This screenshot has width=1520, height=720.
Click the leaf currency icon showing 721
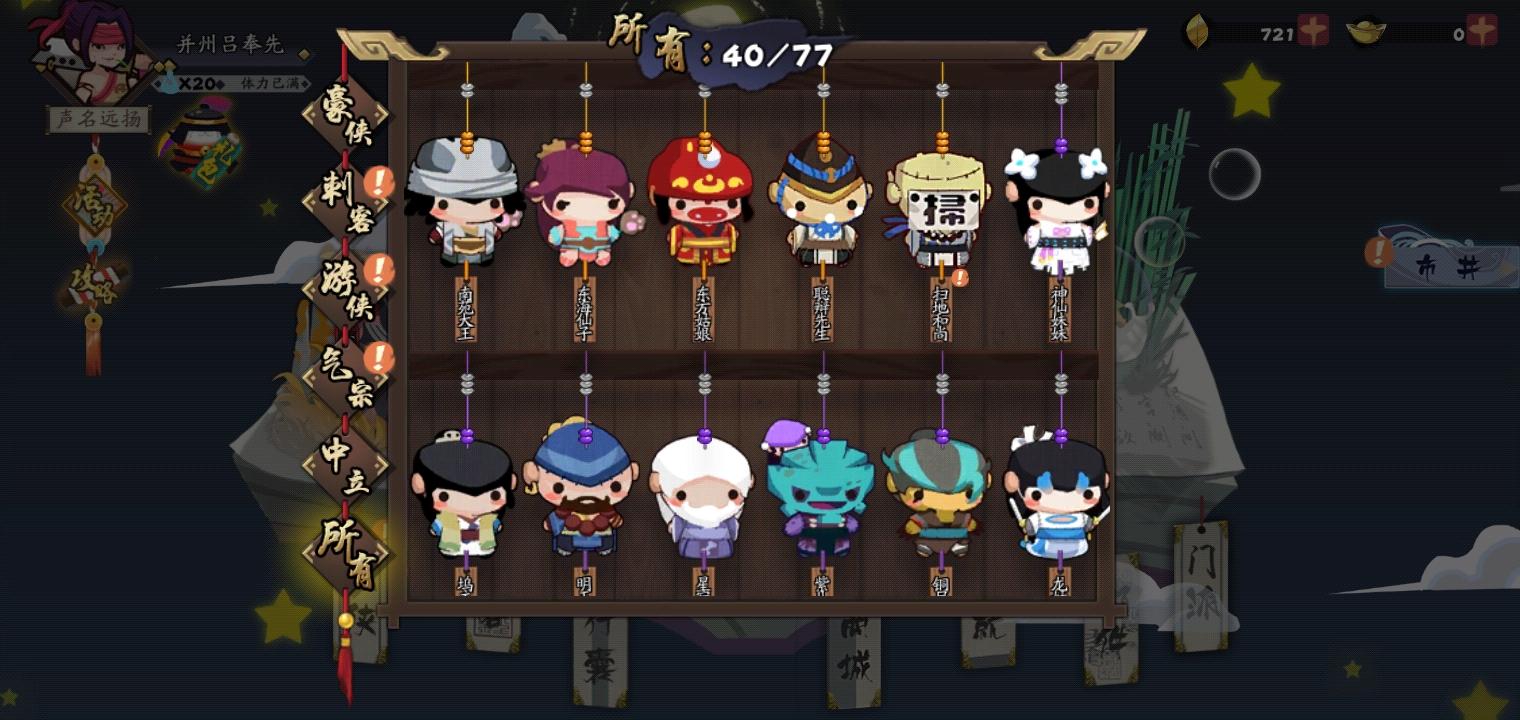(1199, 31)
